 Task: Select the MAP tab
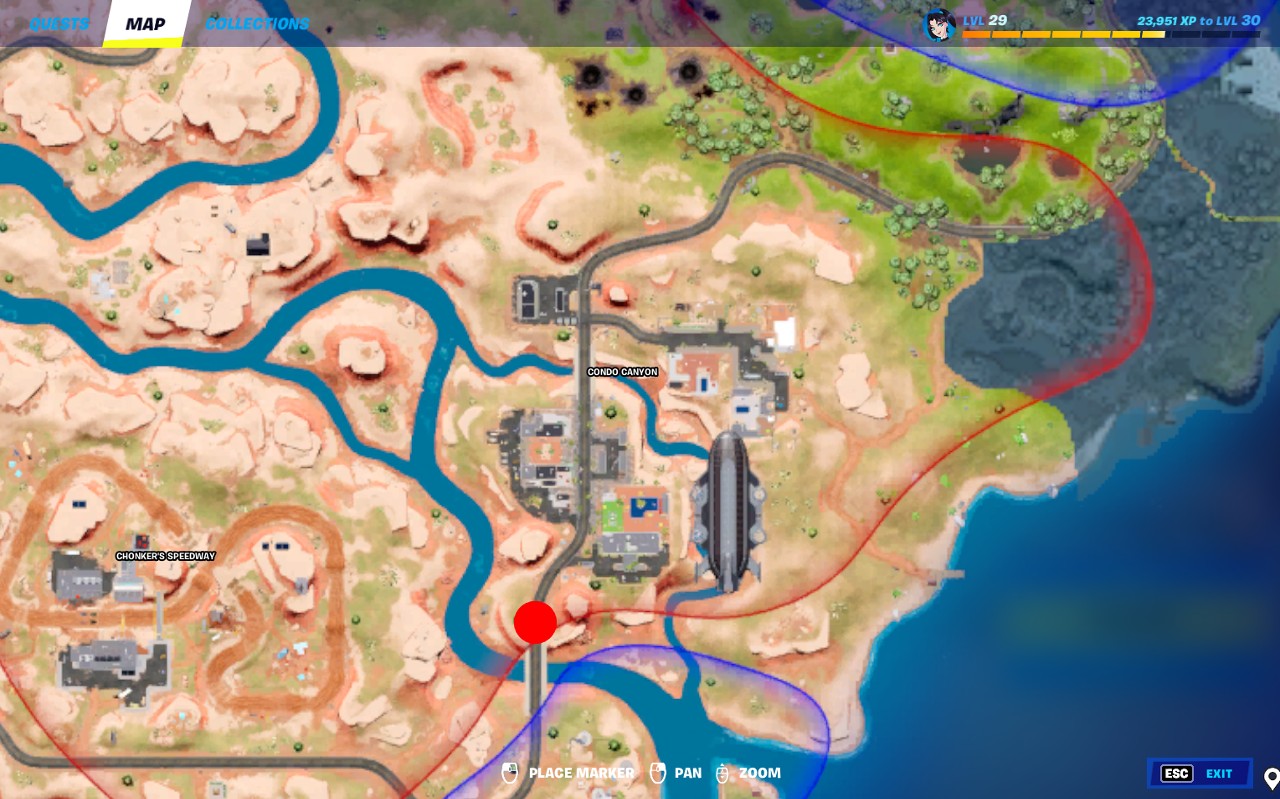tap(146, 24)
